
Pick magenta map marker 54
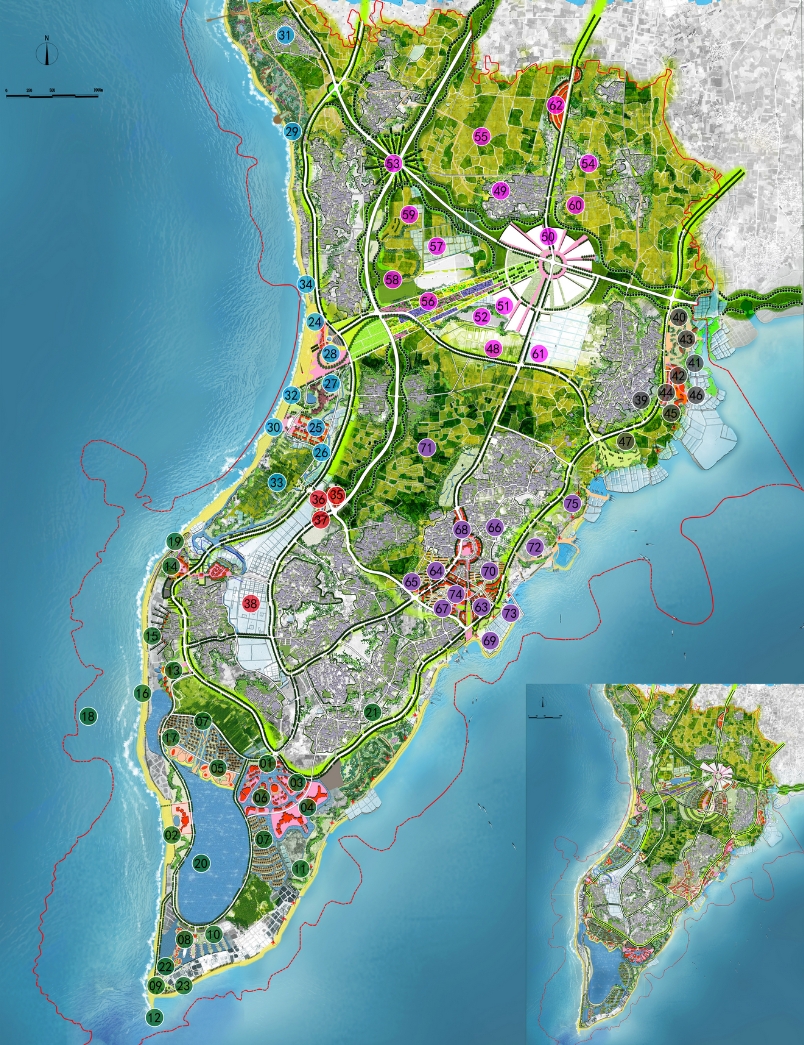coord(588,163)
